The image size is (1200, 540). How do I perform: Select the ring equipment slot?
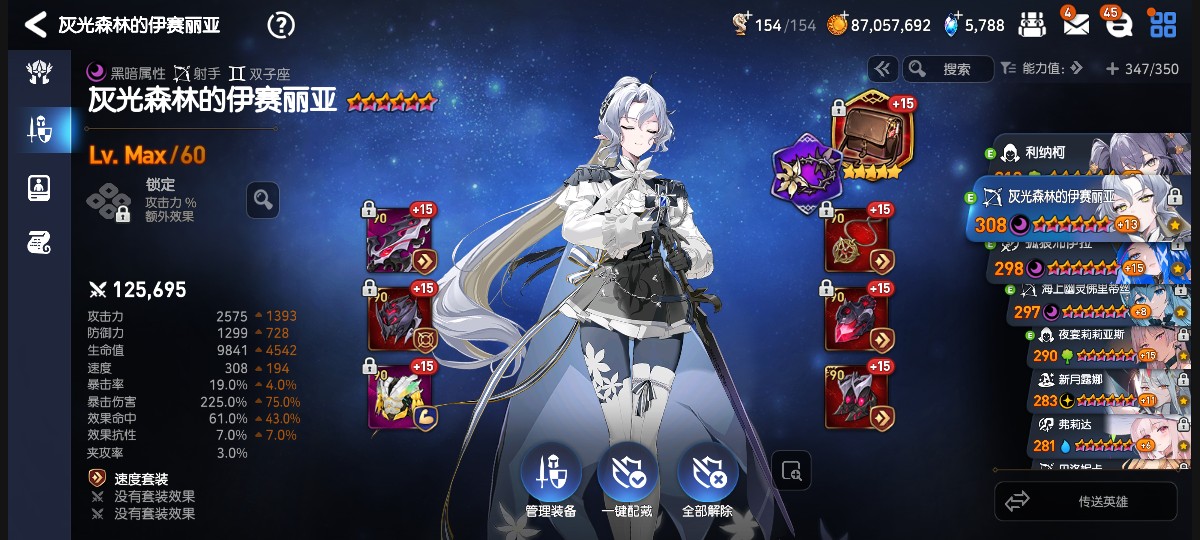[x=857, y=318]
